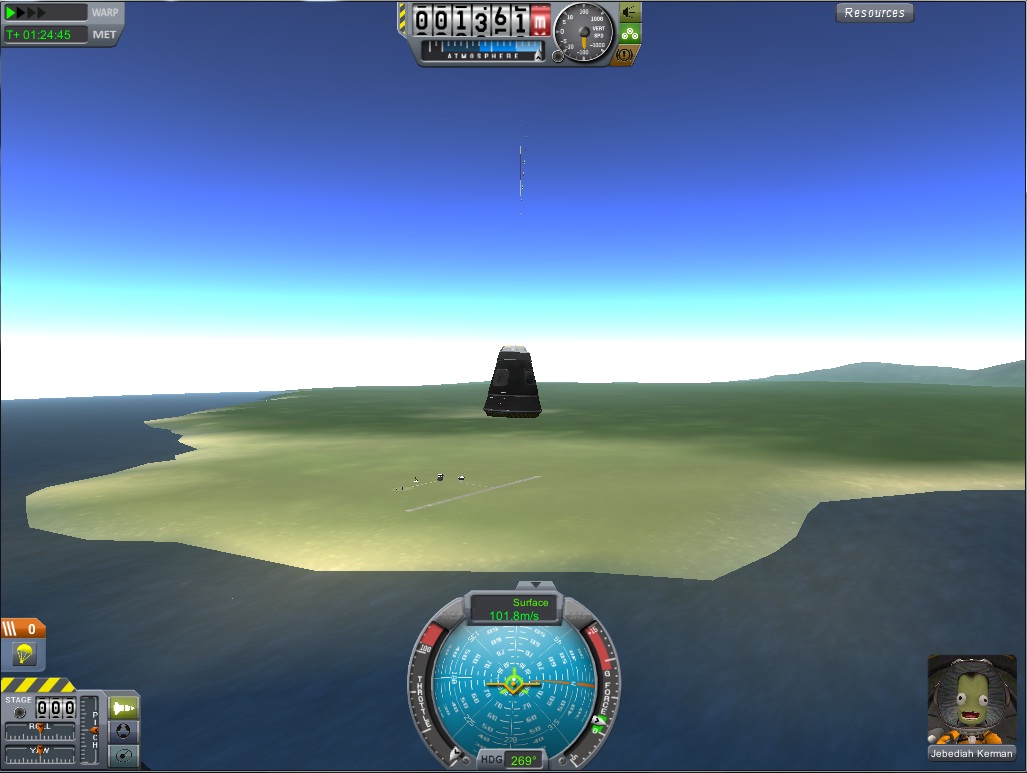Toggle the landing gear button
The height and width of the screenshot is (773, 1027).
click(x=630, y=33)
